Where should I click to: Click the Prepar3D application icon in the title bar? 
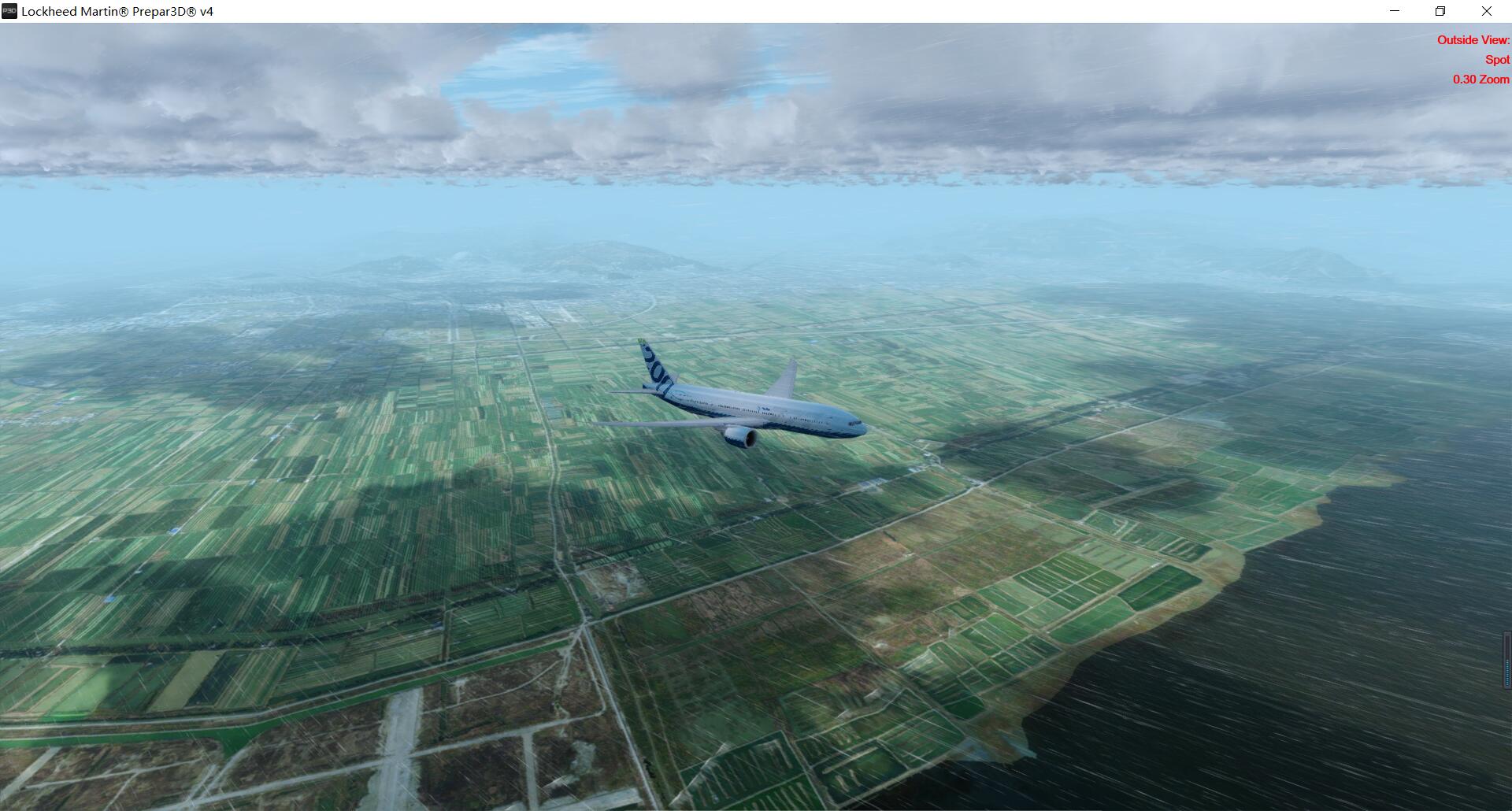pos(8,11)
